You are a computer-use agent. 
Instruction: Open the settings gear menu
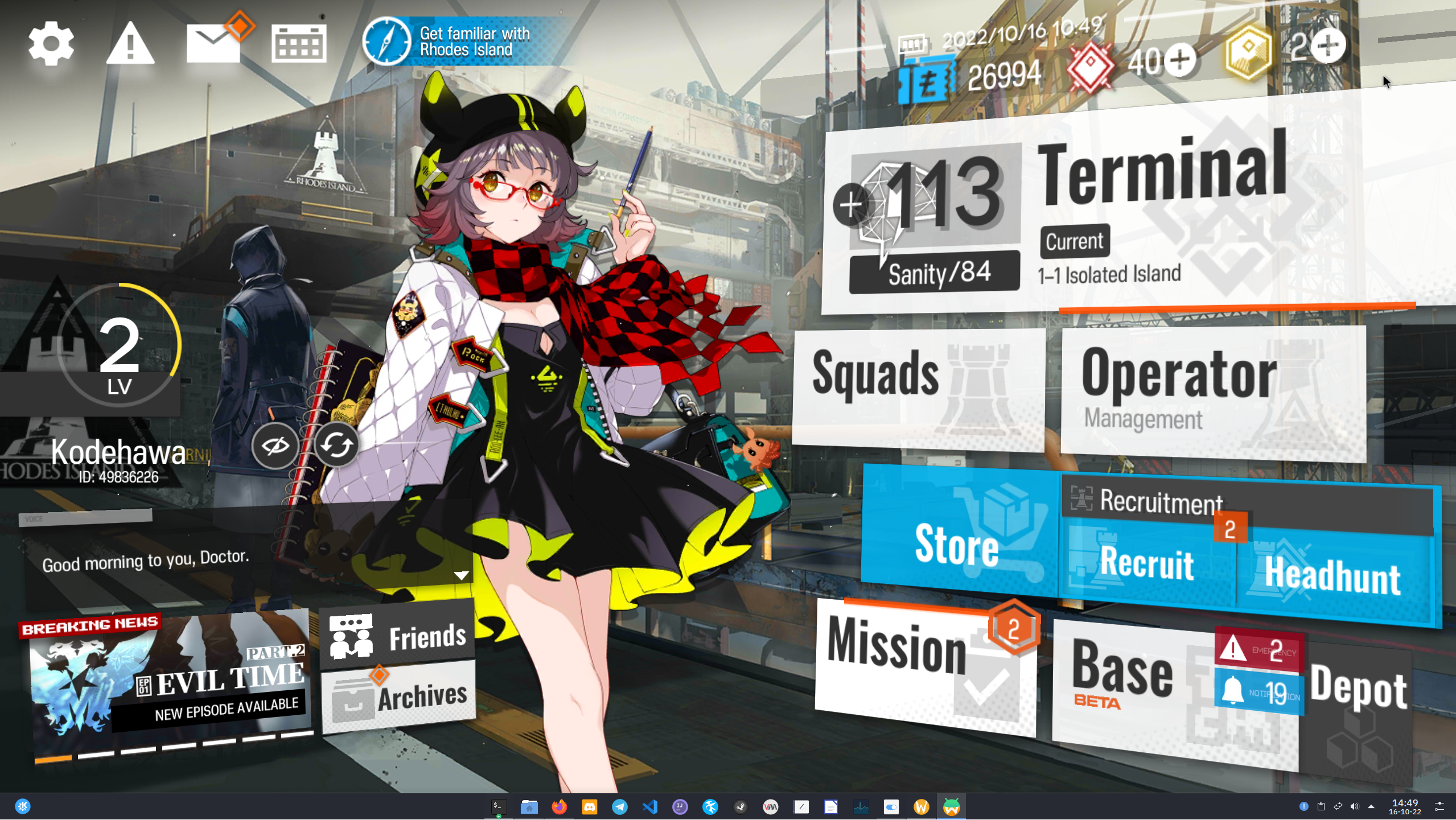coord(51,44)
